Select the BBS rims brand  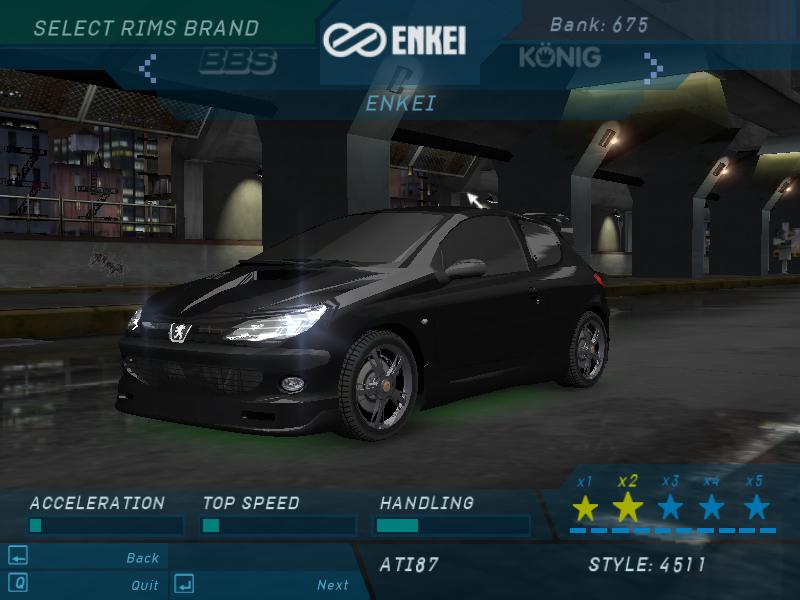click(237, 62)
